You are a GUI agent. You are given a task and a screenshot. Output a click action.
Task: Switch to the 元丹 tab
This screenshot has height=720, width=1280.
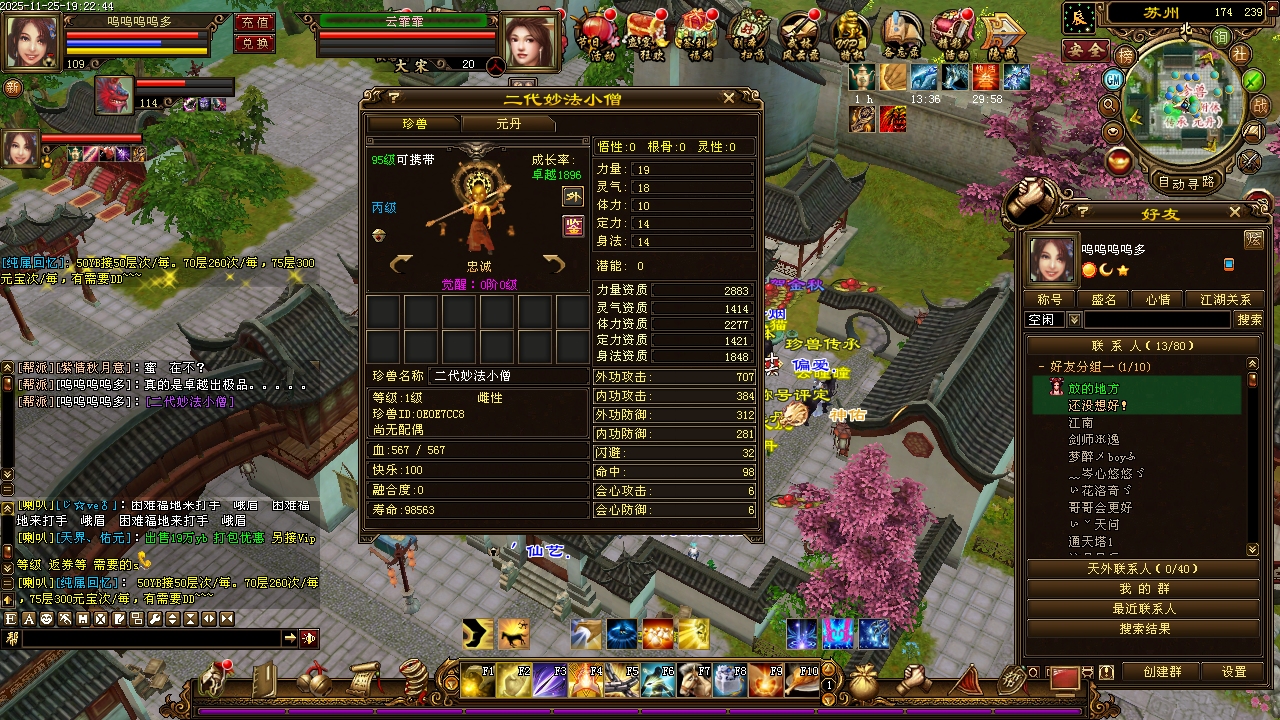click(508, 124)
